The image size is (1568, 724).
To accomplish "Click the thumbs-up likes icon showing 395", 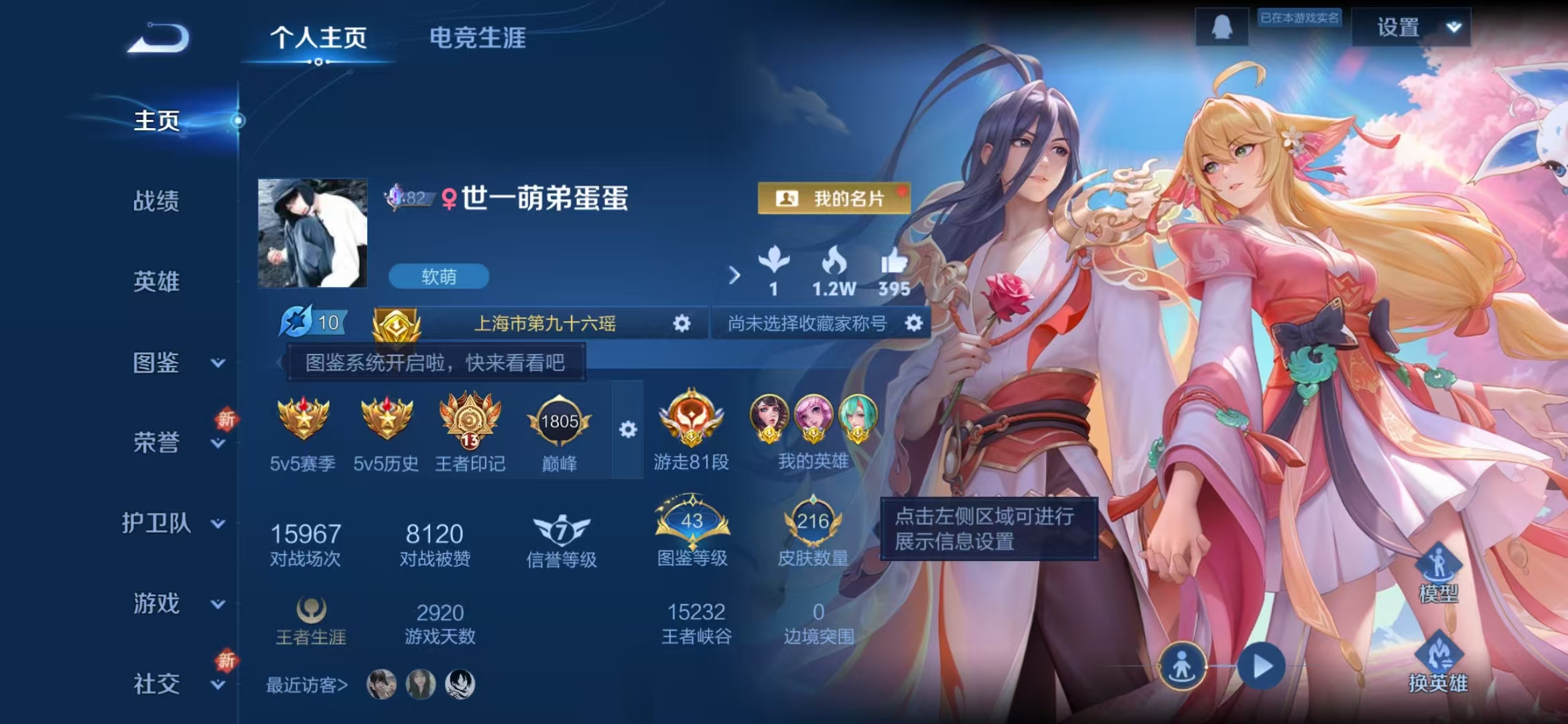I will pos(896,268).
